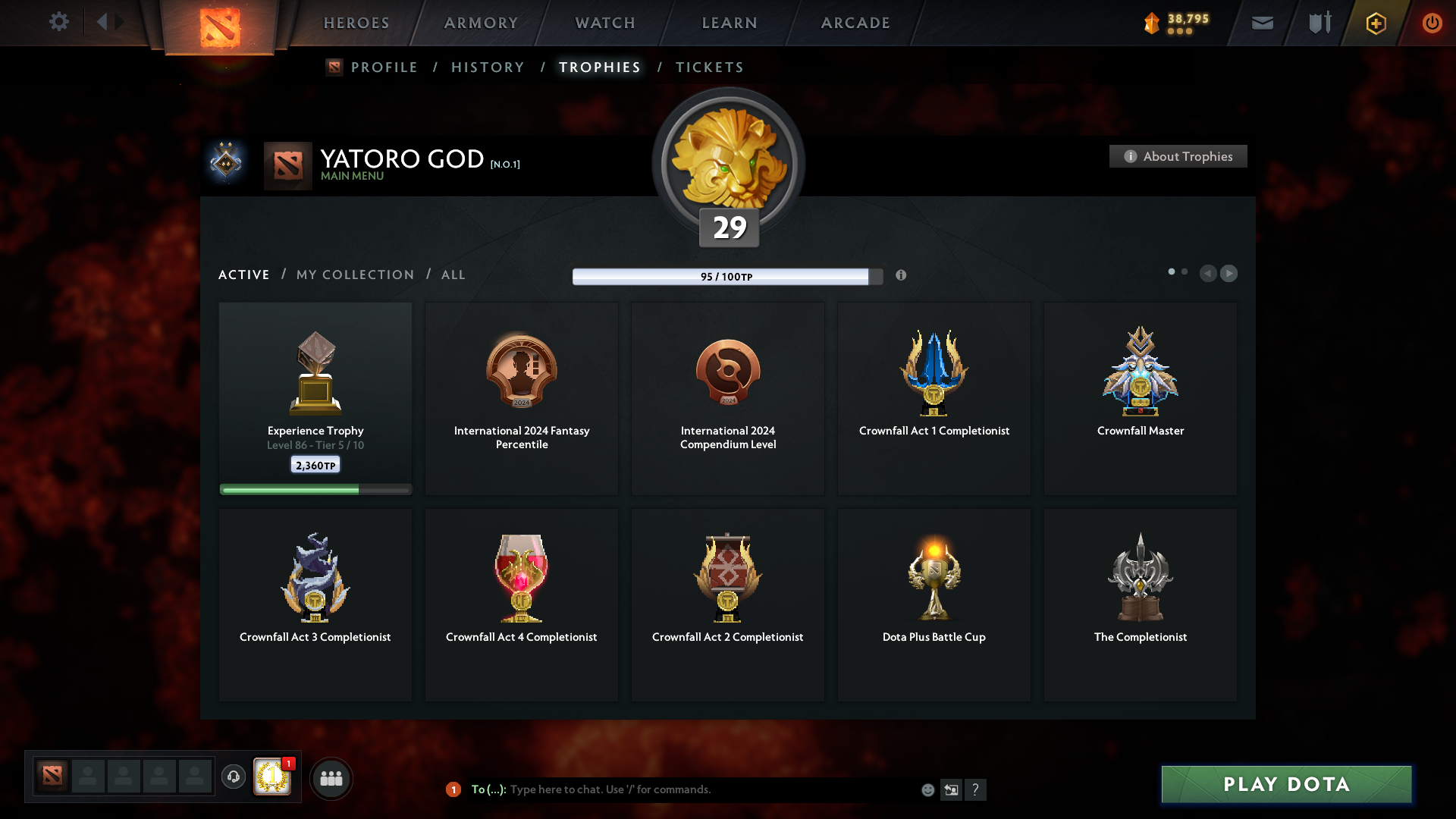Quit the game with power icon
The image size is (1456, 819).
[x=1432, y=23]
